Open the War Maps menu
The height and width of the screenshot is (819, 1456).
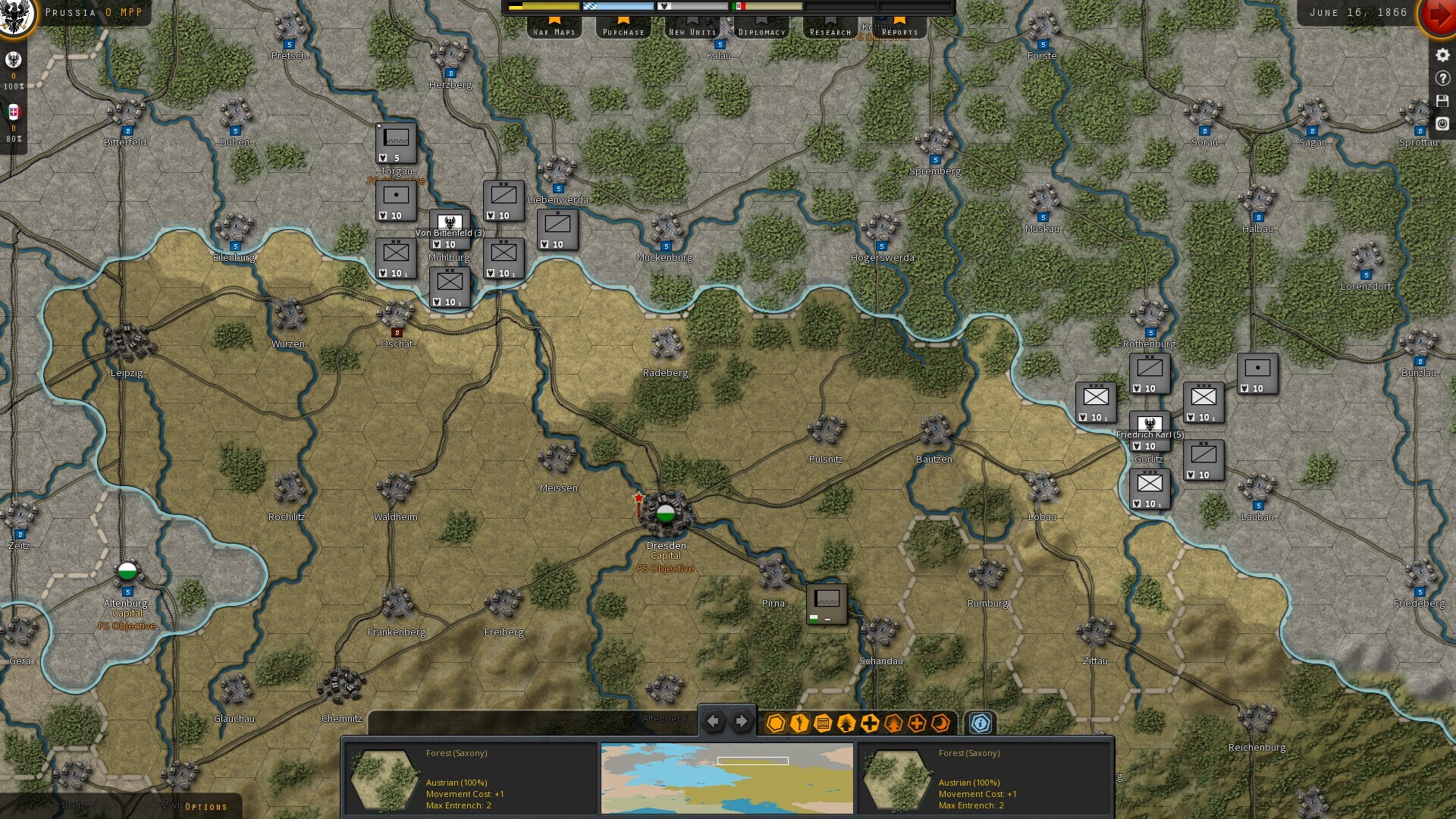point(554,33)
